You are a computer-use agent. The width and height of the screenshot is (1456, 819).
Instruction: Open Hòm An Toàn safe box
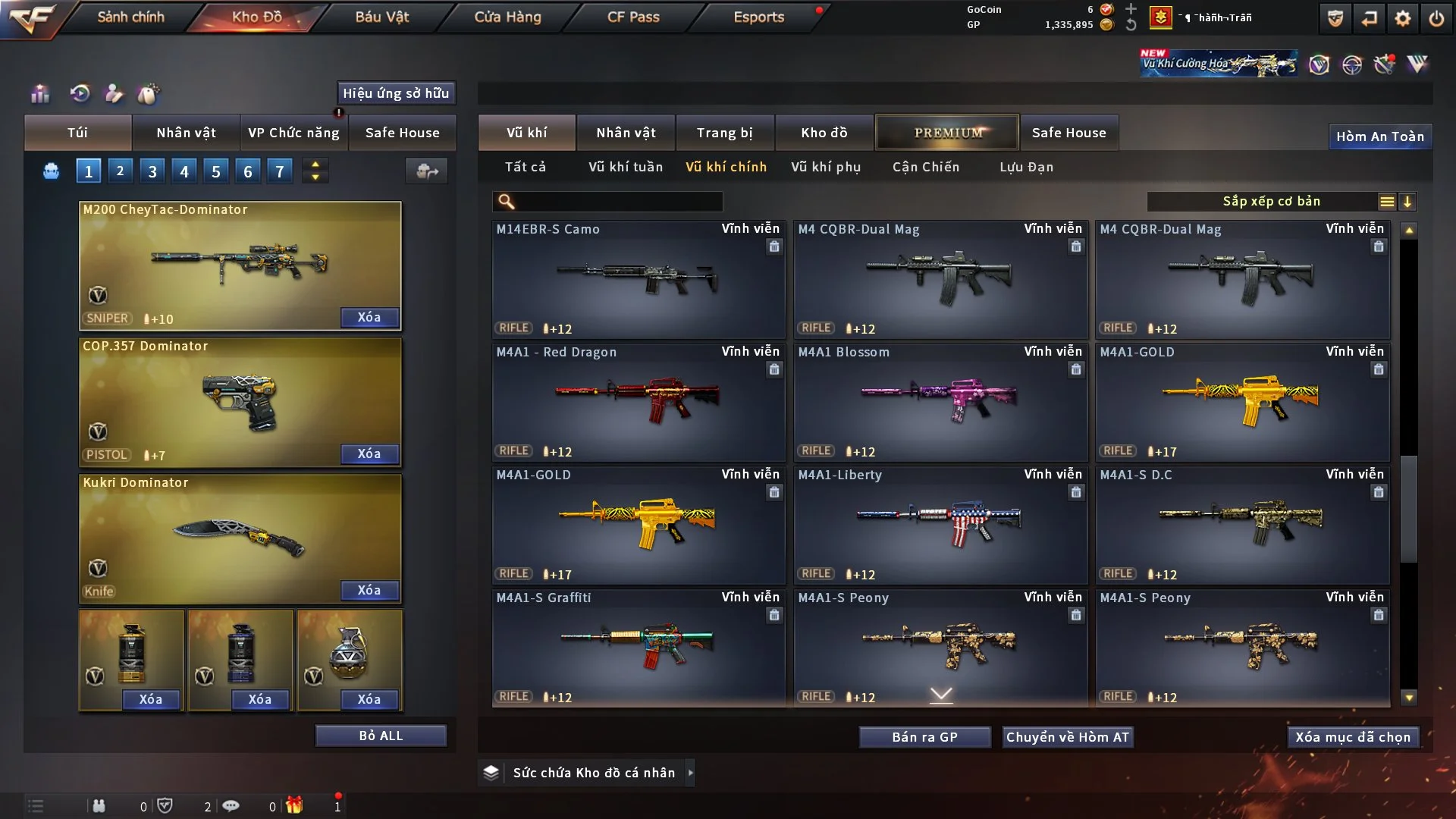(x=1379, y=136)
